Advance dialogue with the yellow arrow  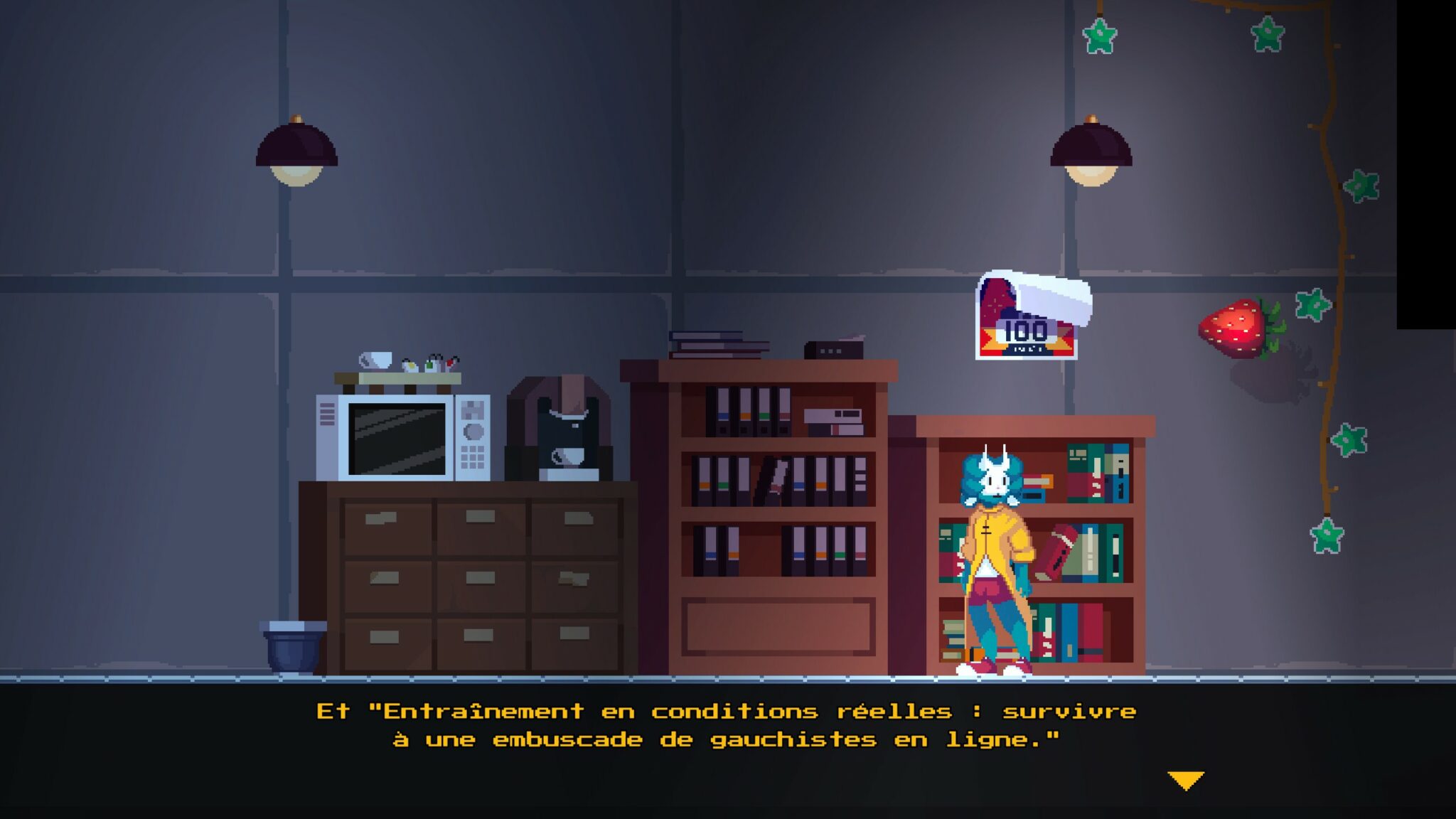(1185, 780)
